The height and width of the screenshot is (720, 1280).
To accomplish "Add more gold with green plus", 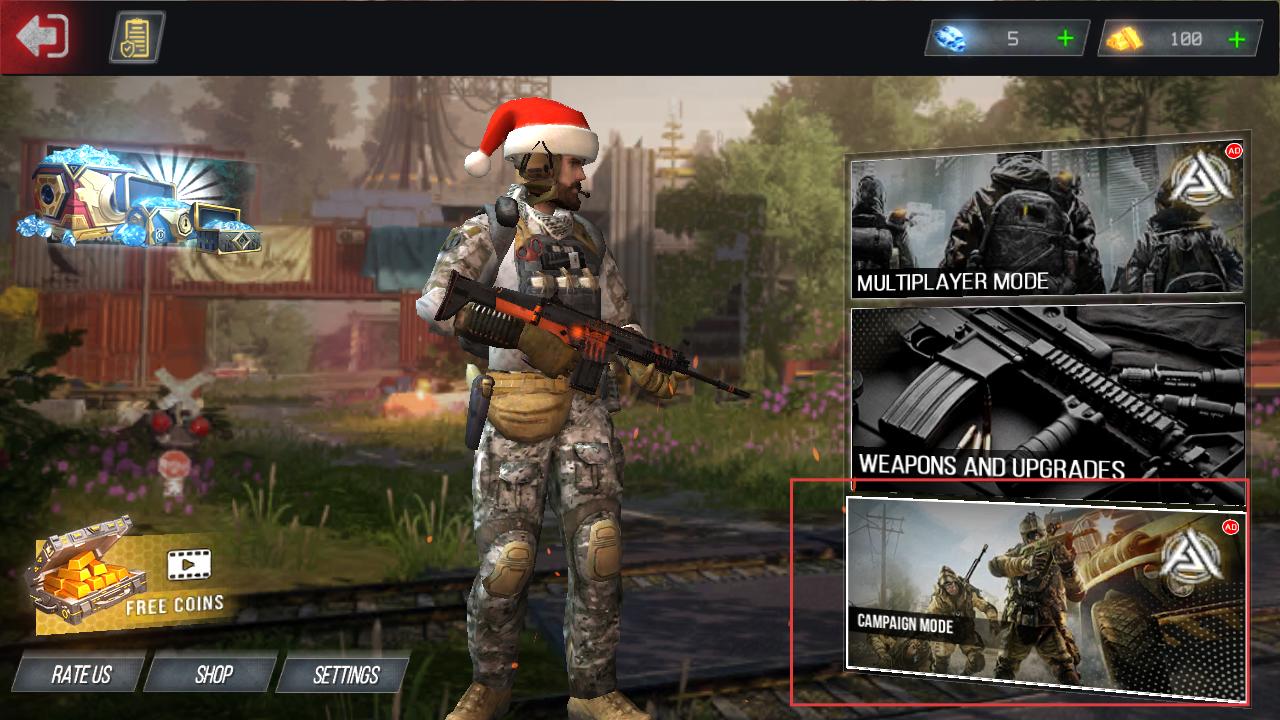I will pyautogui.click(x=1237, y=39).
